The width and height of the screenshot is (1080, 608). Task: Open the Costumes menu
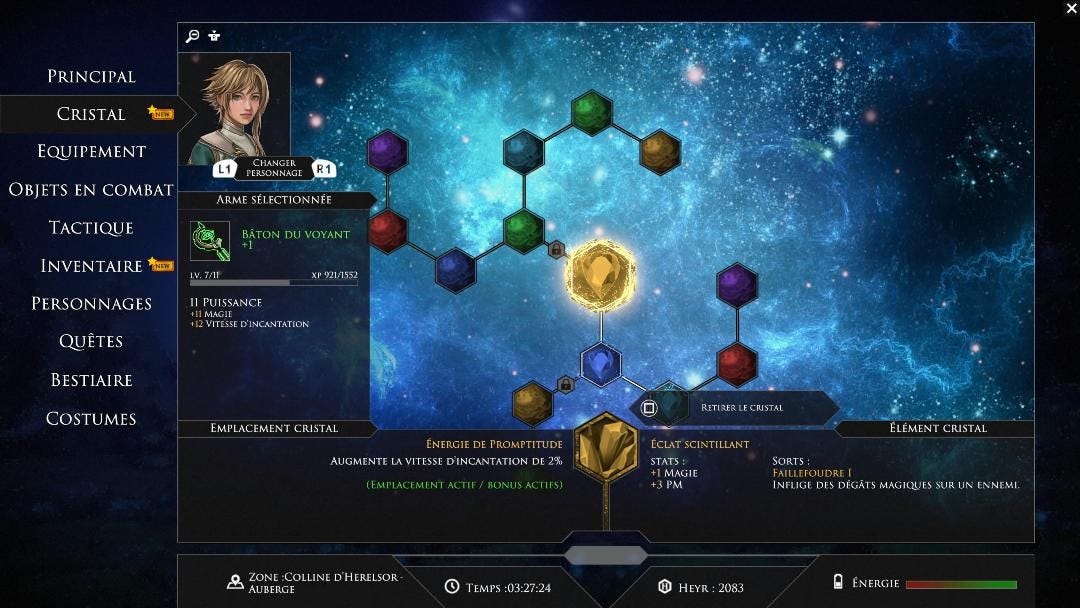tap(91, 418)
